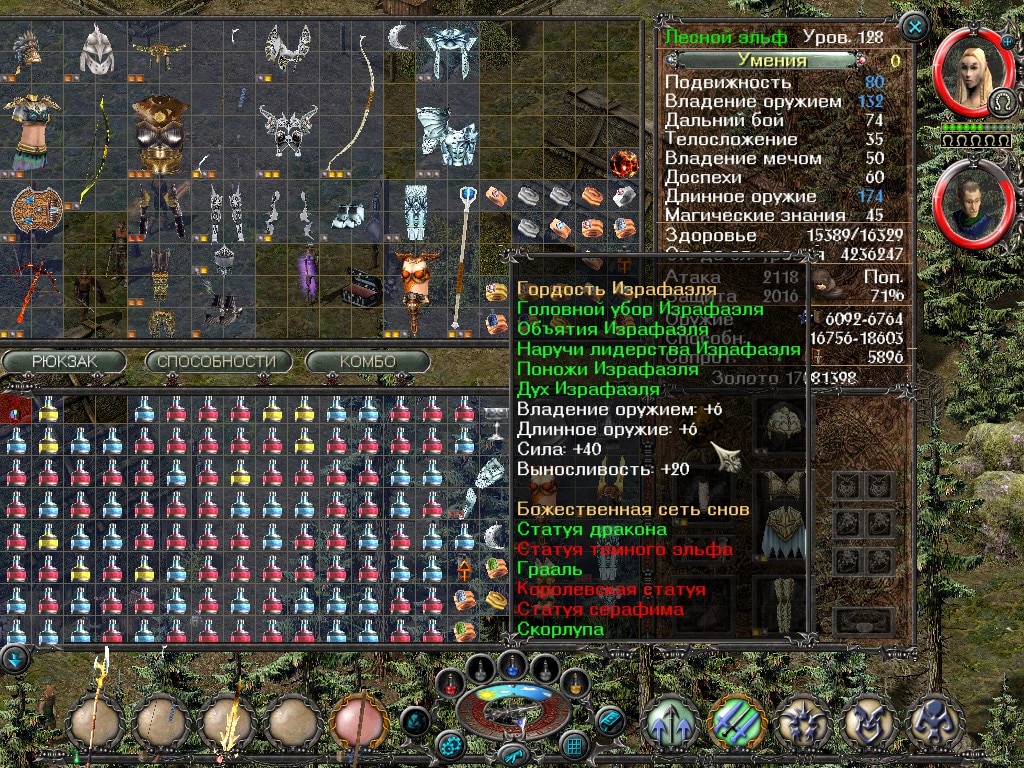Select the male companion portrait
1024x768 pixels.
coord(966,204)
